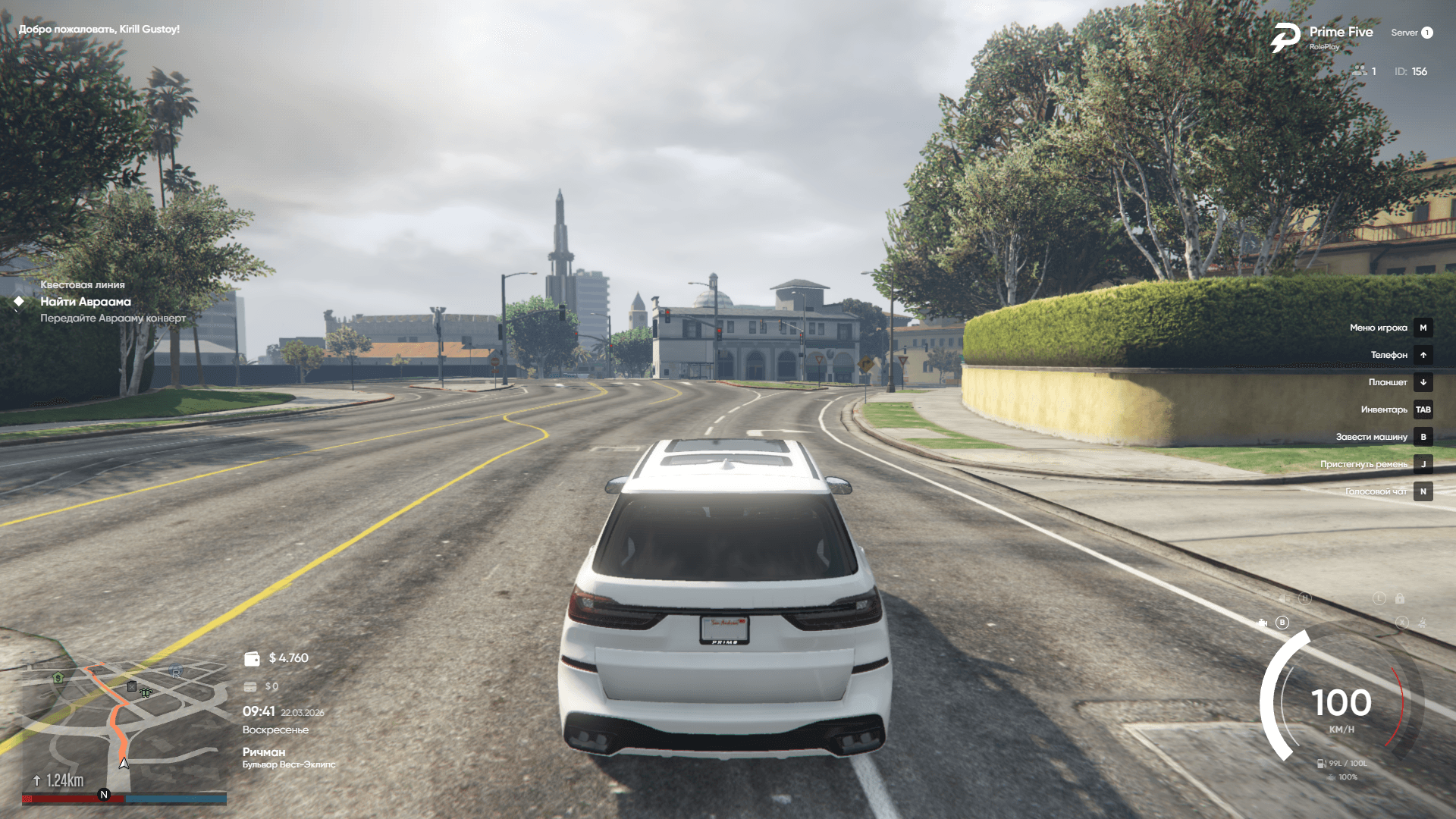1456x819 pixels.
Task: Click the green clothing marker on minimap
Action: 146,692
